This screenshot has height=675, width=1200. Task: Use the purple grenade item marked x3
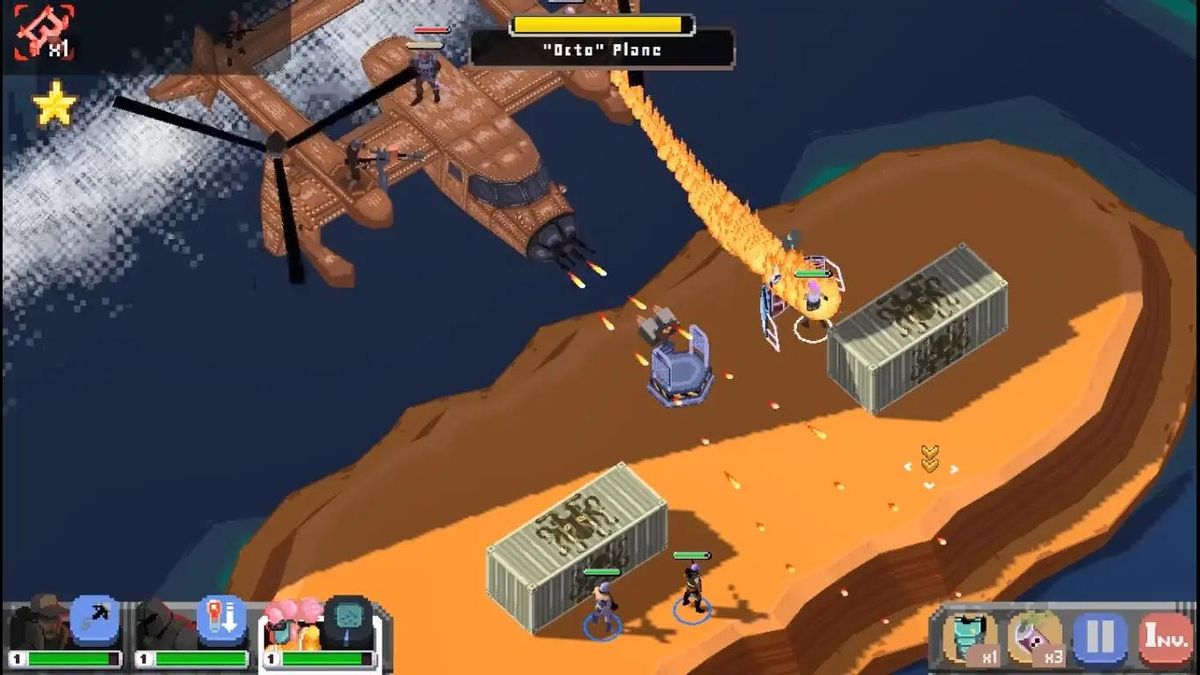pos(1035,637)
